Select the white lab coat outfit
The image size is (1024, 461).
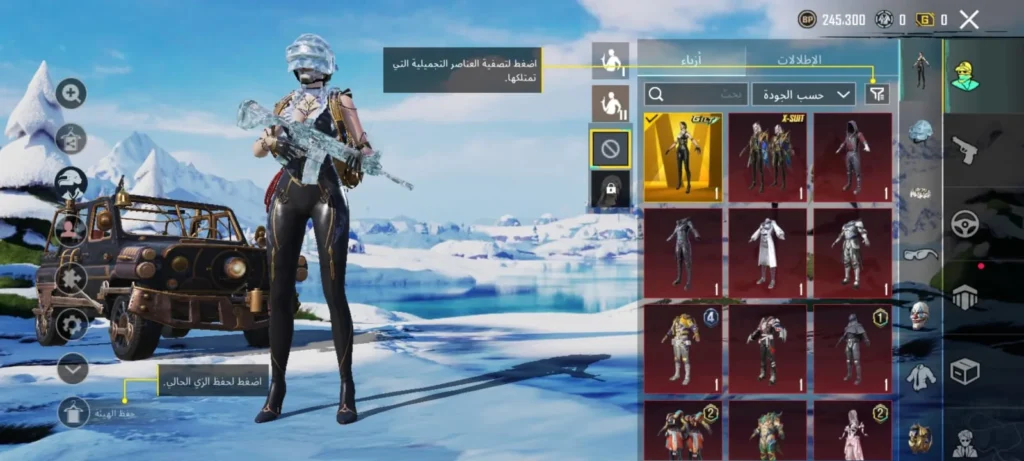pyautogui.click(x=767, y=252)
